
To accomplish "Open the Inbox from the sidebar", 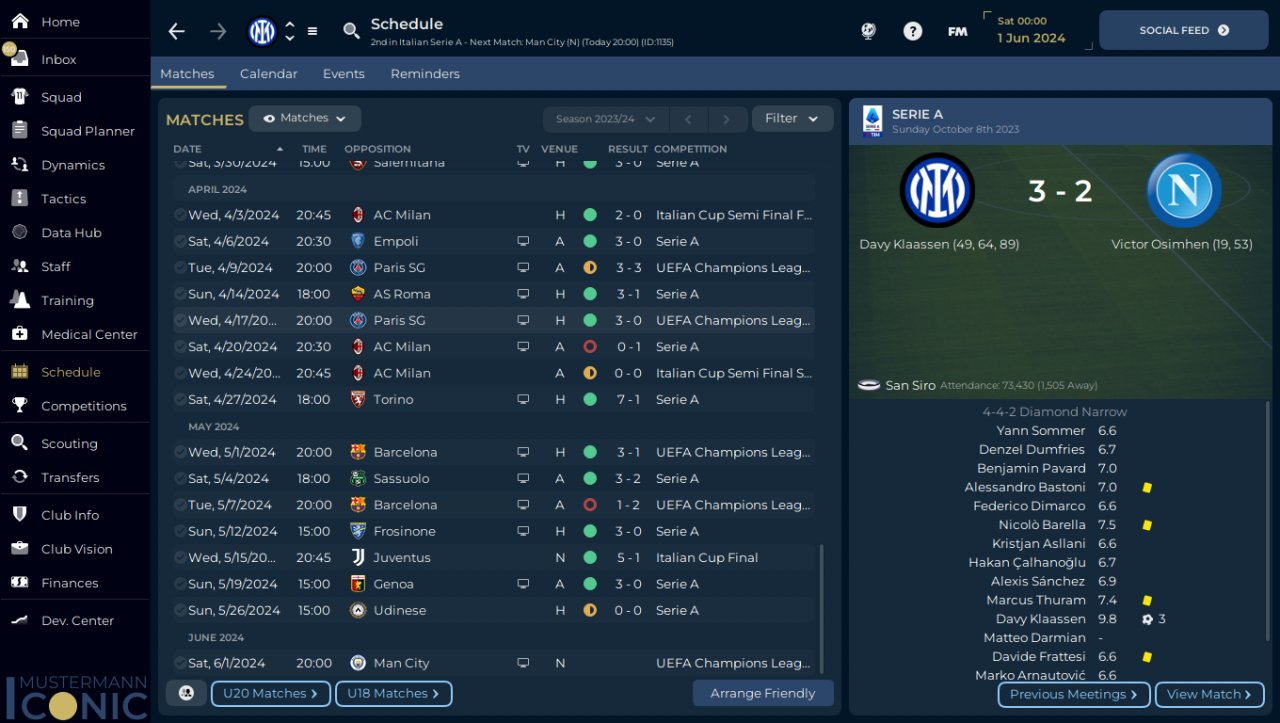I will tap(58, 60).
